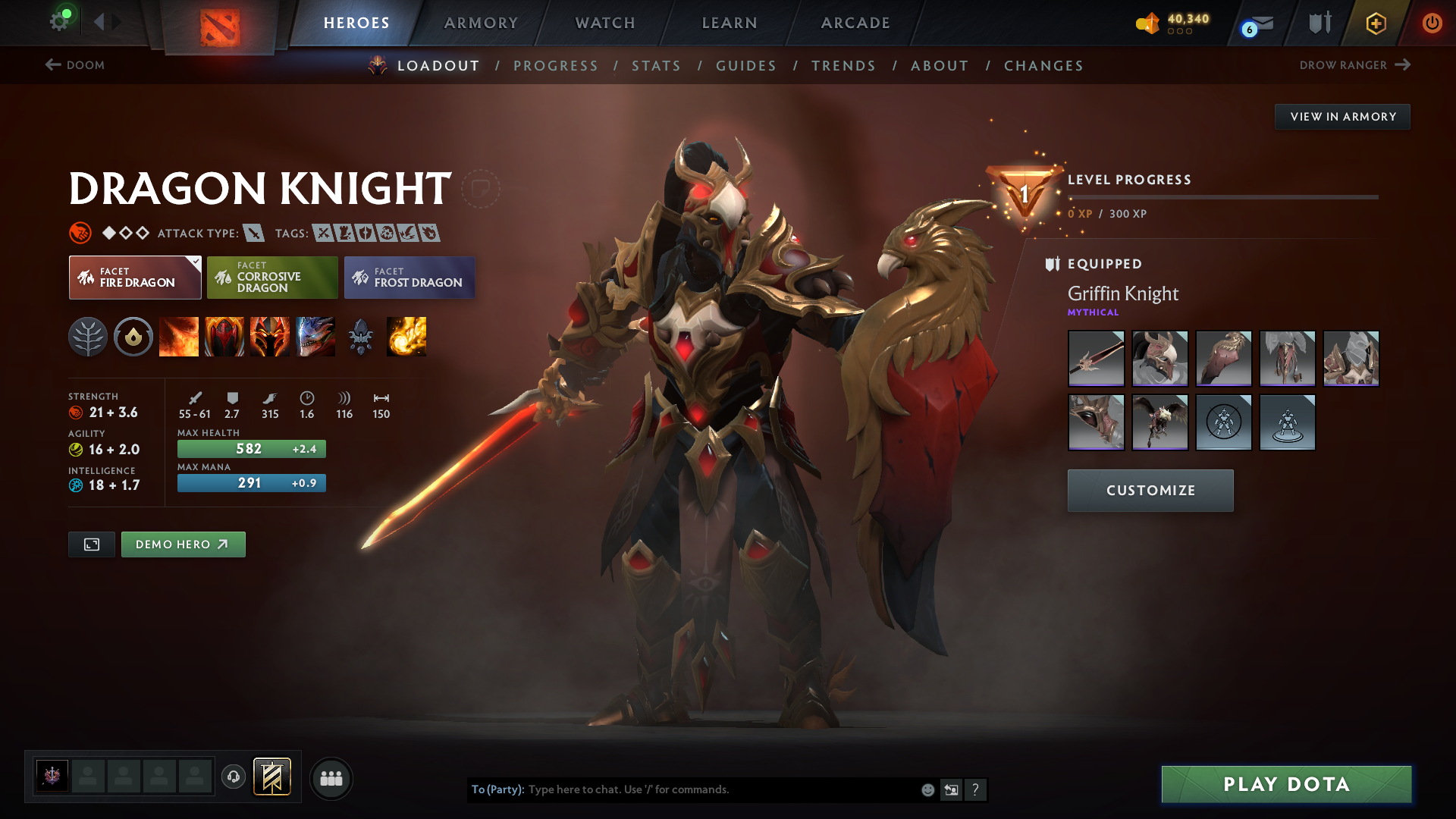
Task: Start matchmaking with Play Dota
Action: pos(1286,784)
